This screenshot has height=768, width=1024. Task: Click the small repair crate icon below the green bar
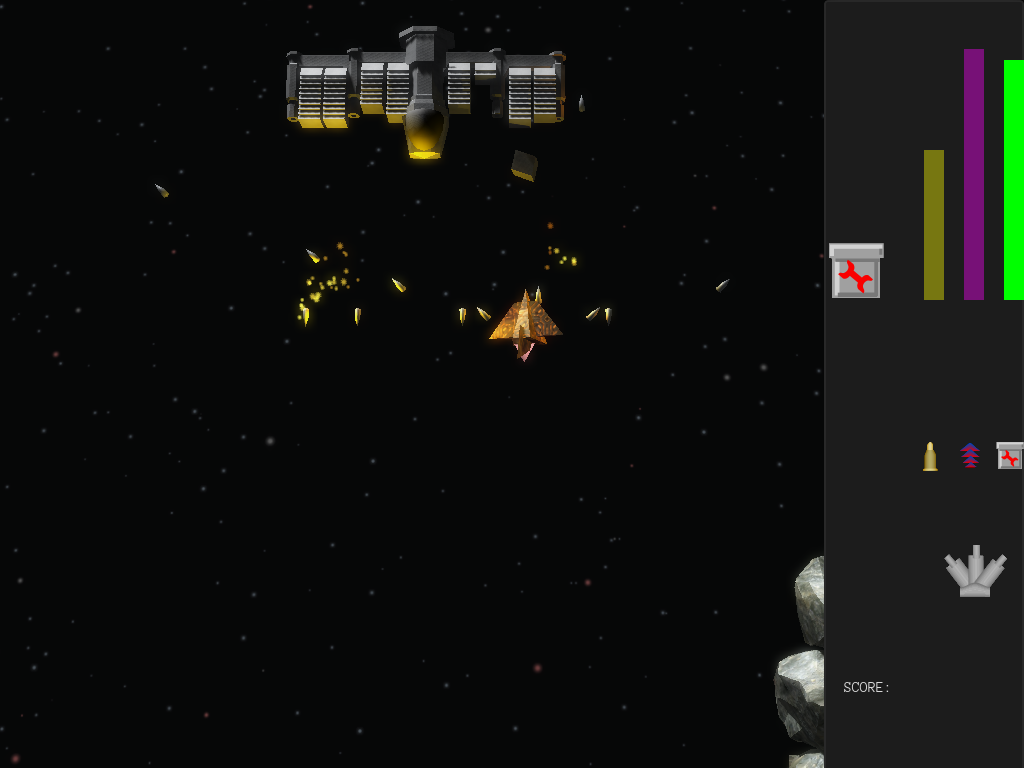click(x=1010, y=456)
